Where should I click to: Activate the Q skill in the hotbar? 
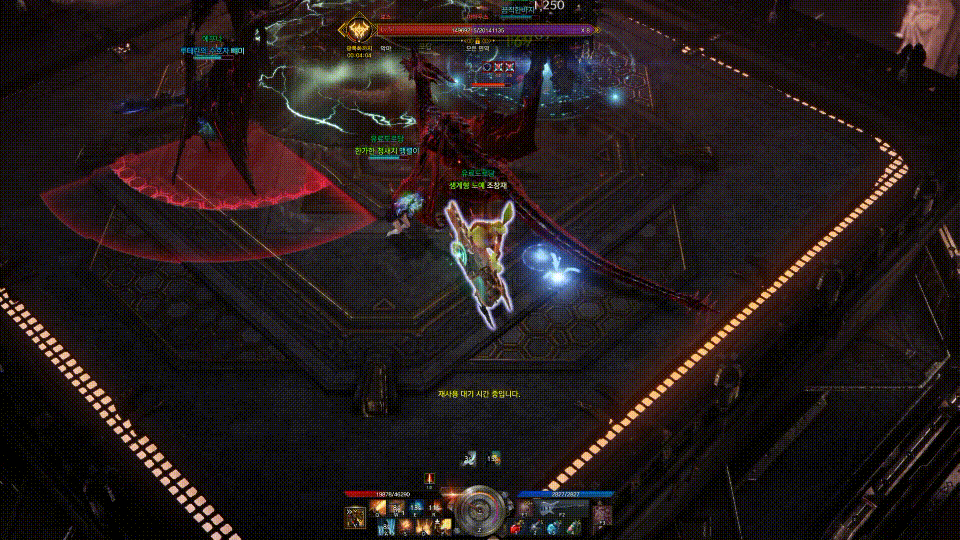coord(378,507)
